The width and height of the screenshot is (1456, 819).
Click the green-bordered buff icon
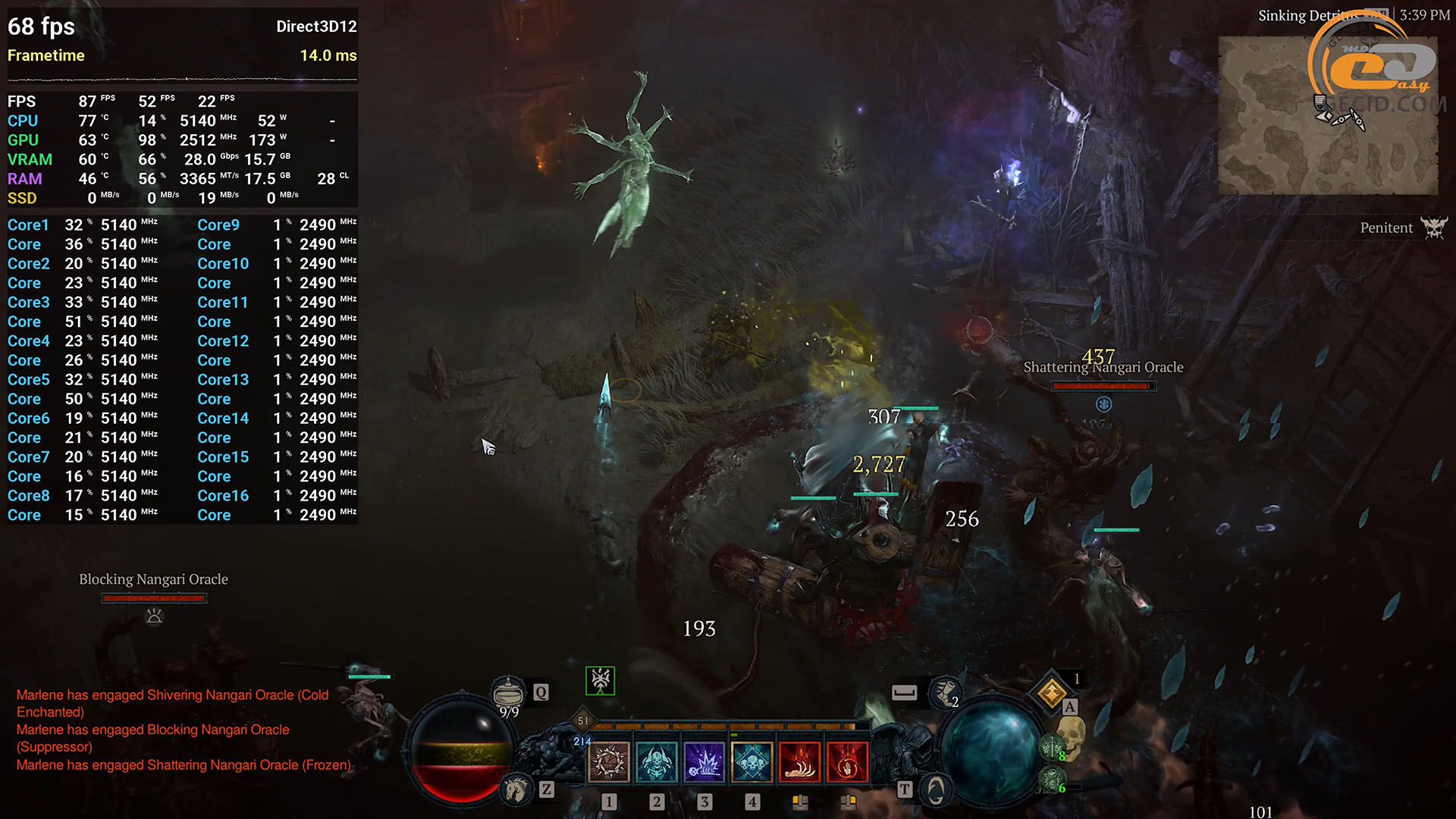coord(600,680)
